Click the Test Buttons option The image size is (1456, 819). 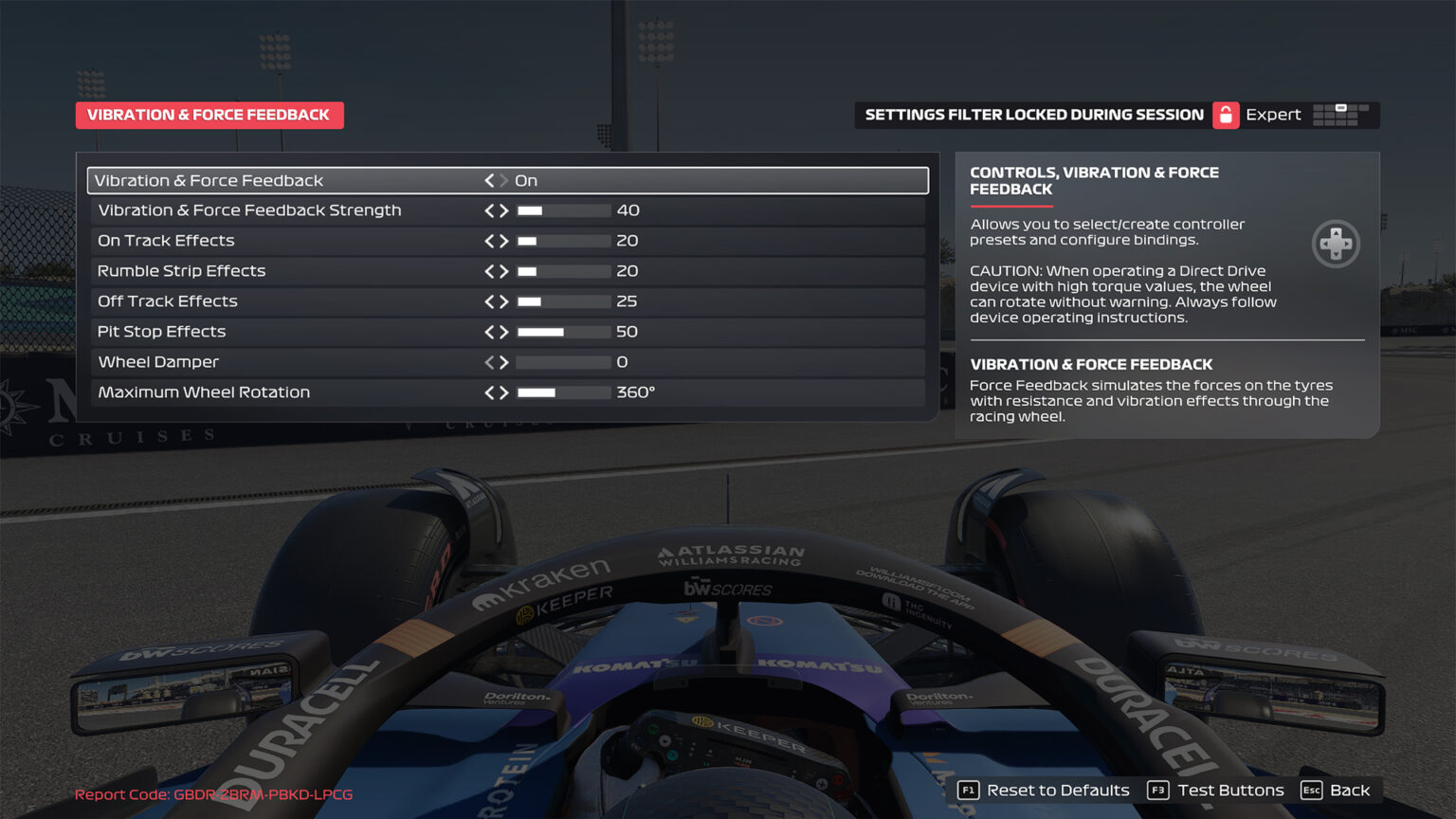[1231, 790]
